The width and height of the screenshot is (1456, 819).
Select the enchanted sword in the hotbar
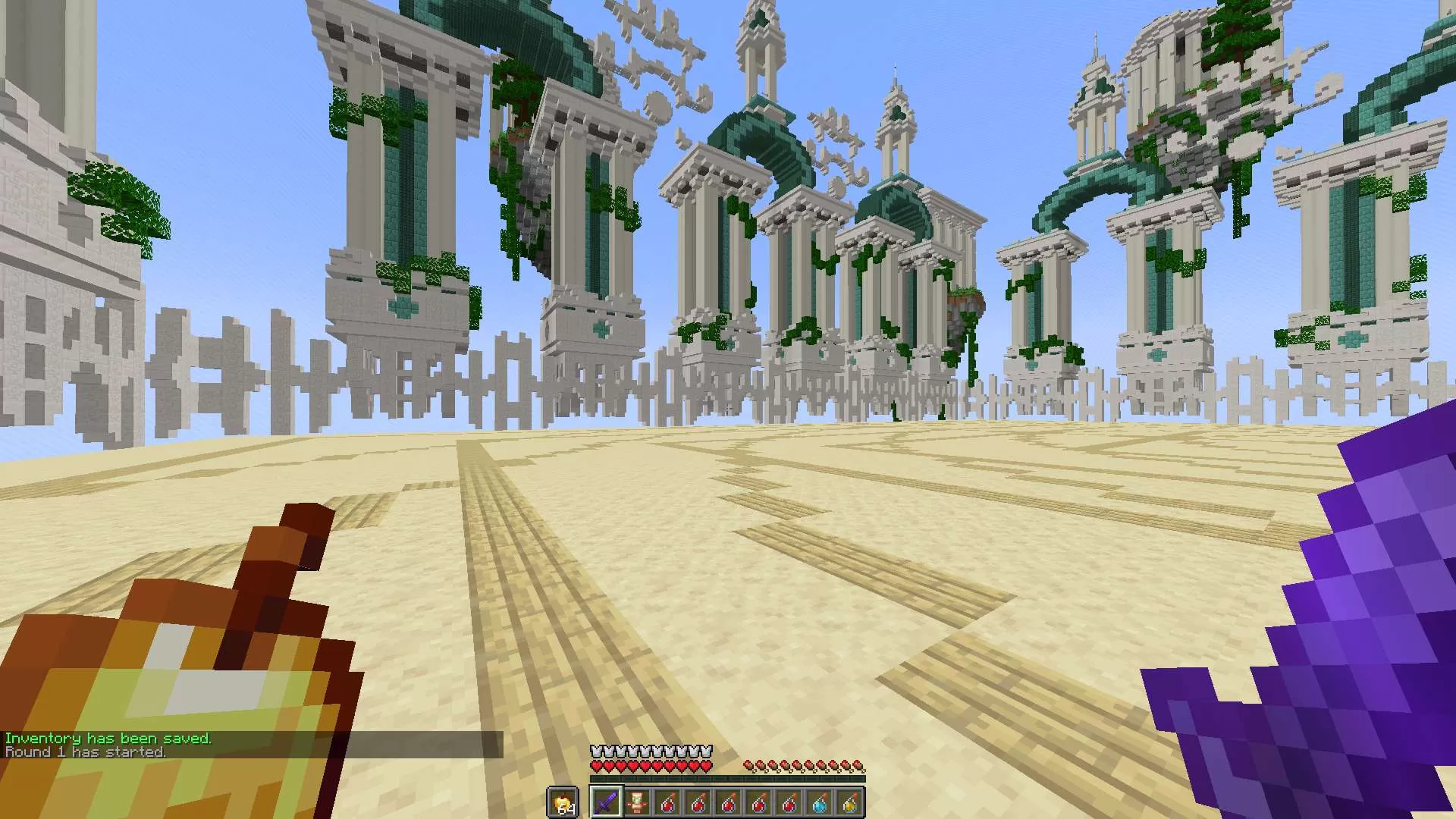point(607,802)
